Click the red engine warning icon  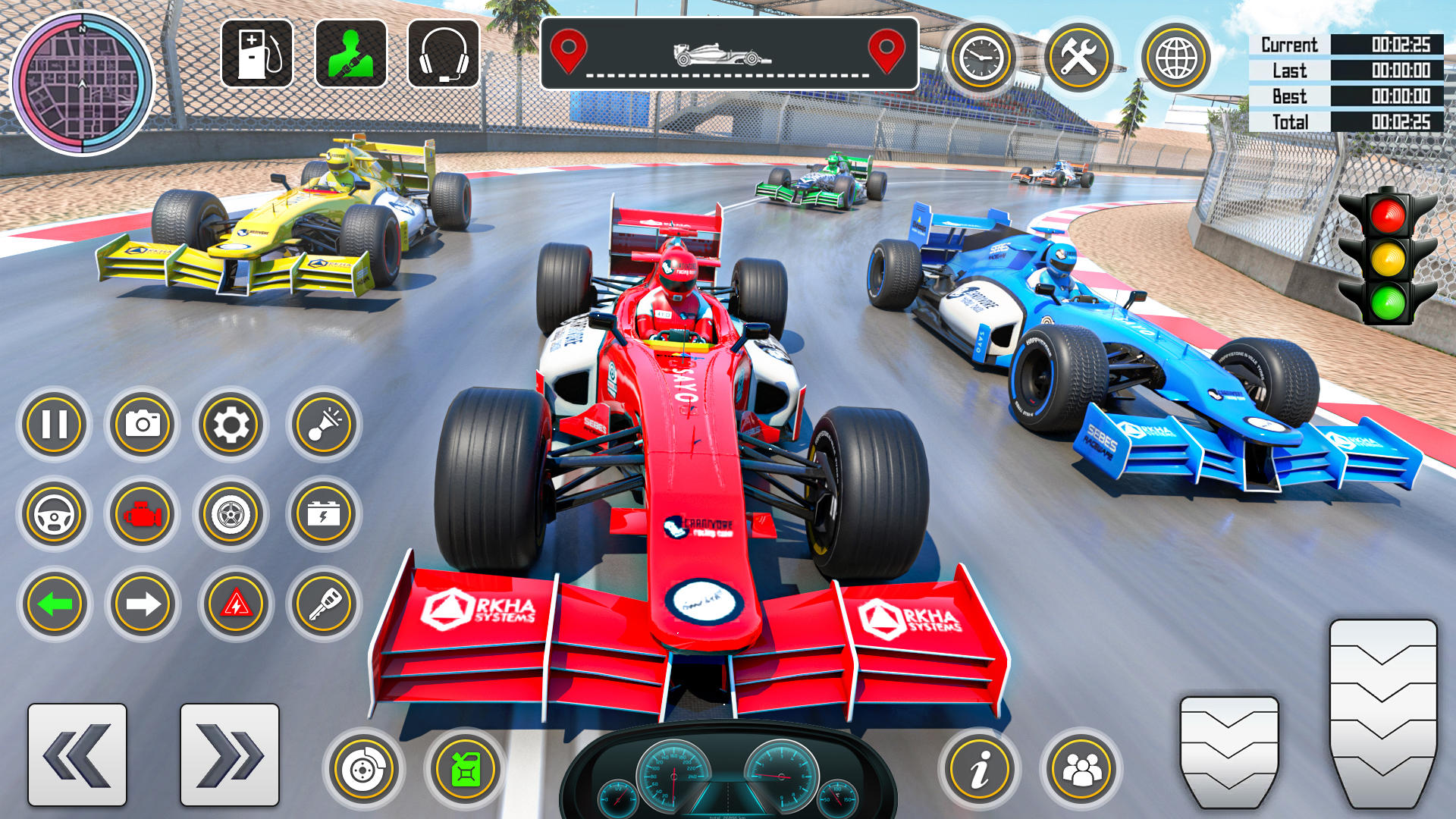click(141, 515)
